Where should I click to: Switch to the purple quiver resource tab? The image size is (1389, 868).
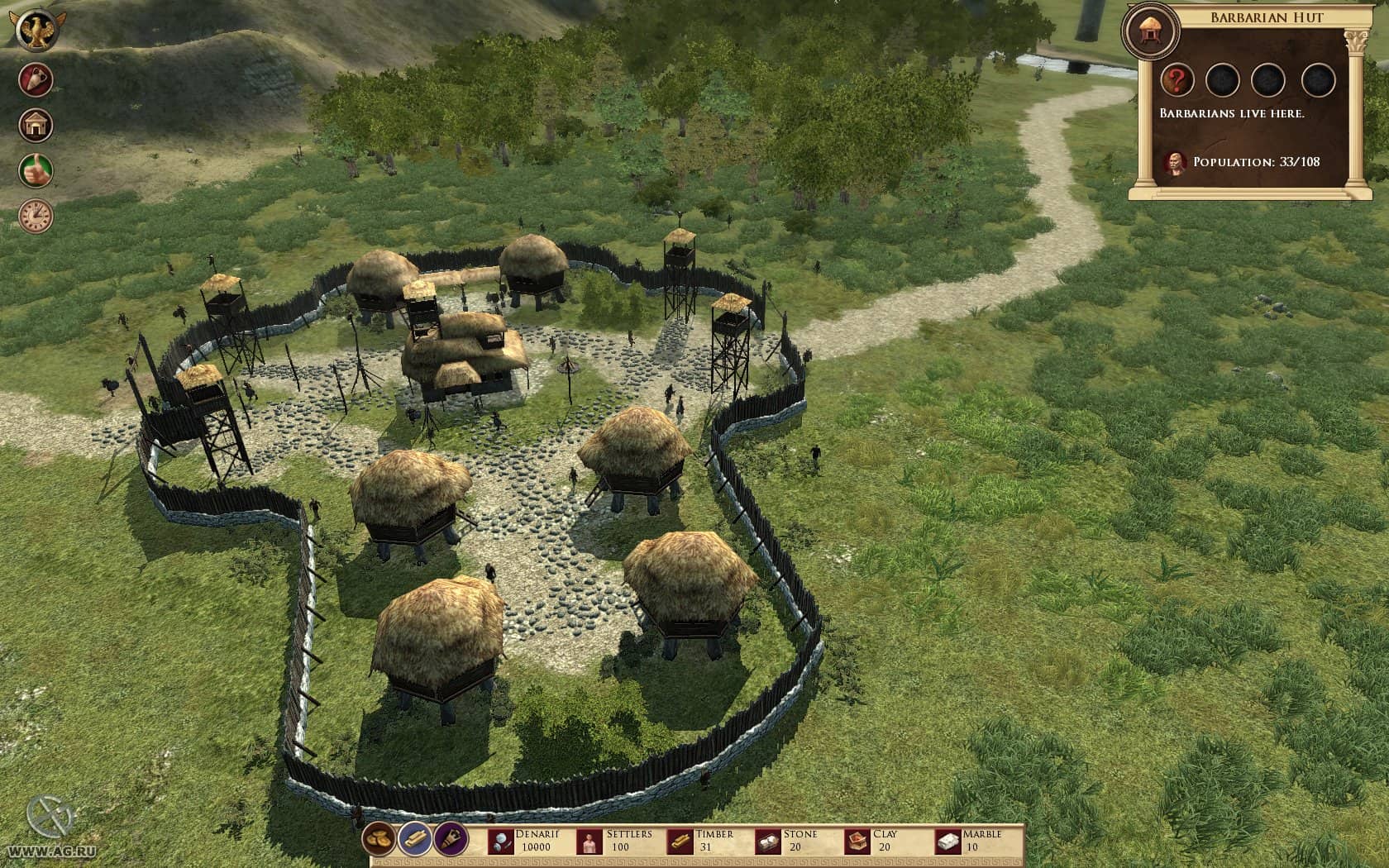click(451, 840)
